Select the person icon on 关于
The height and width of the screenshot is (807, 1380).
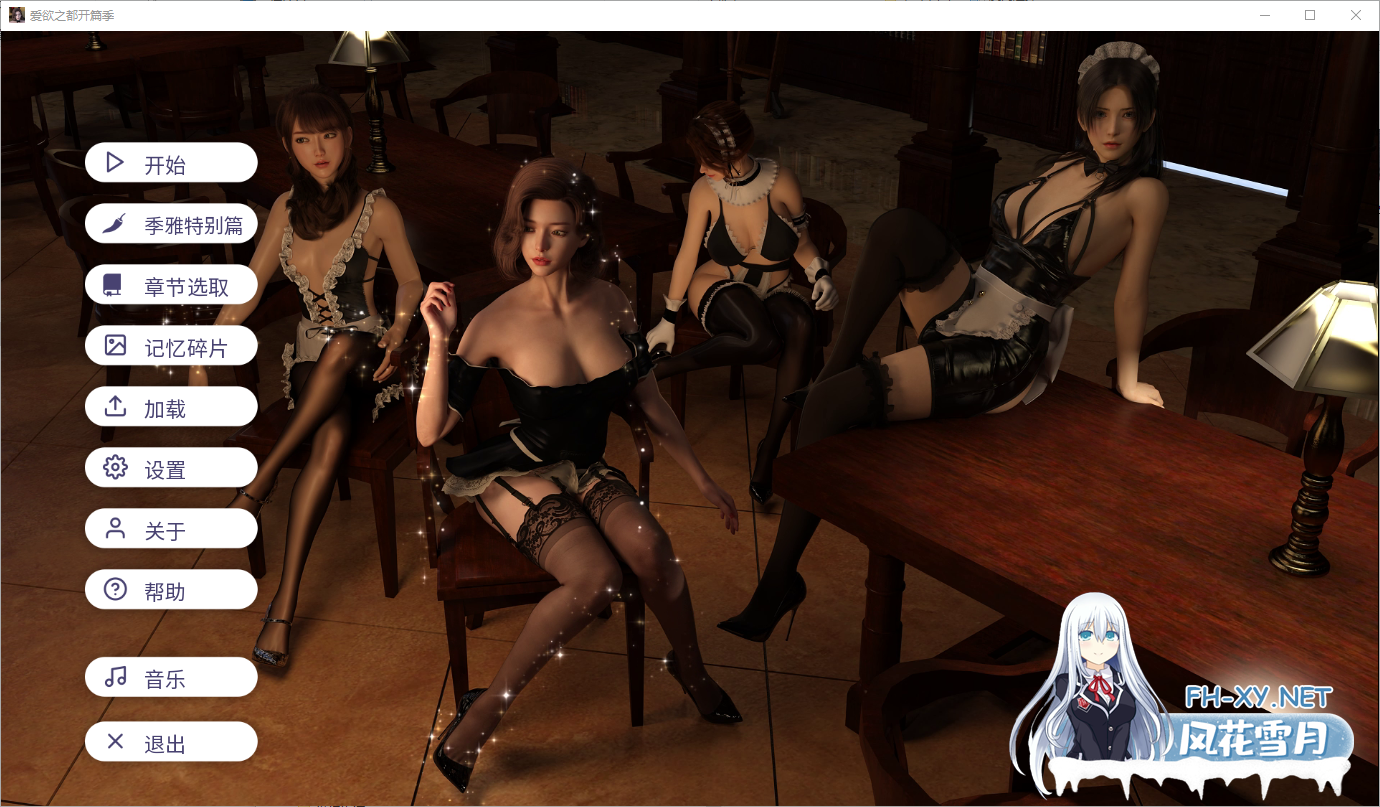[x=113, y=528]
